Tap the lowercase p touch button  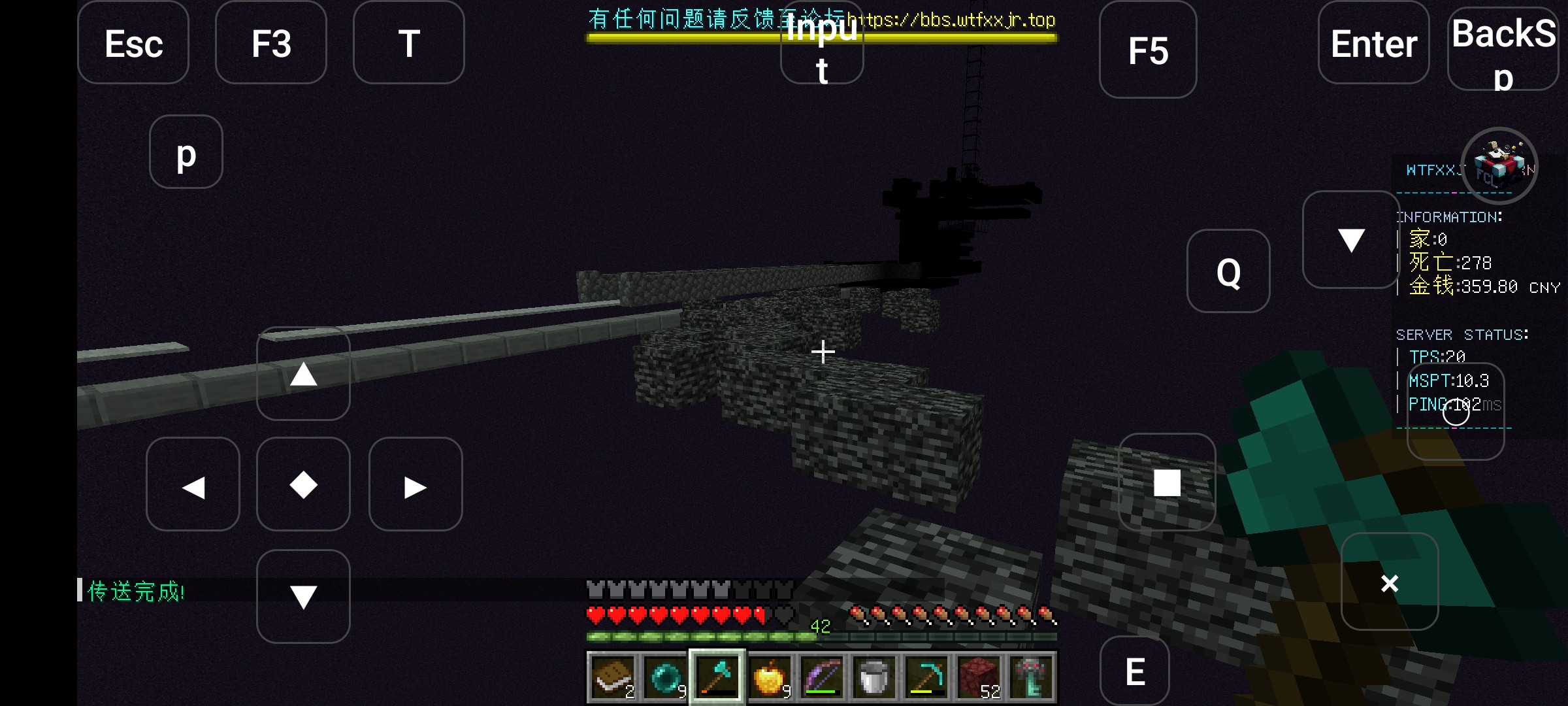(x=186, y=152)
